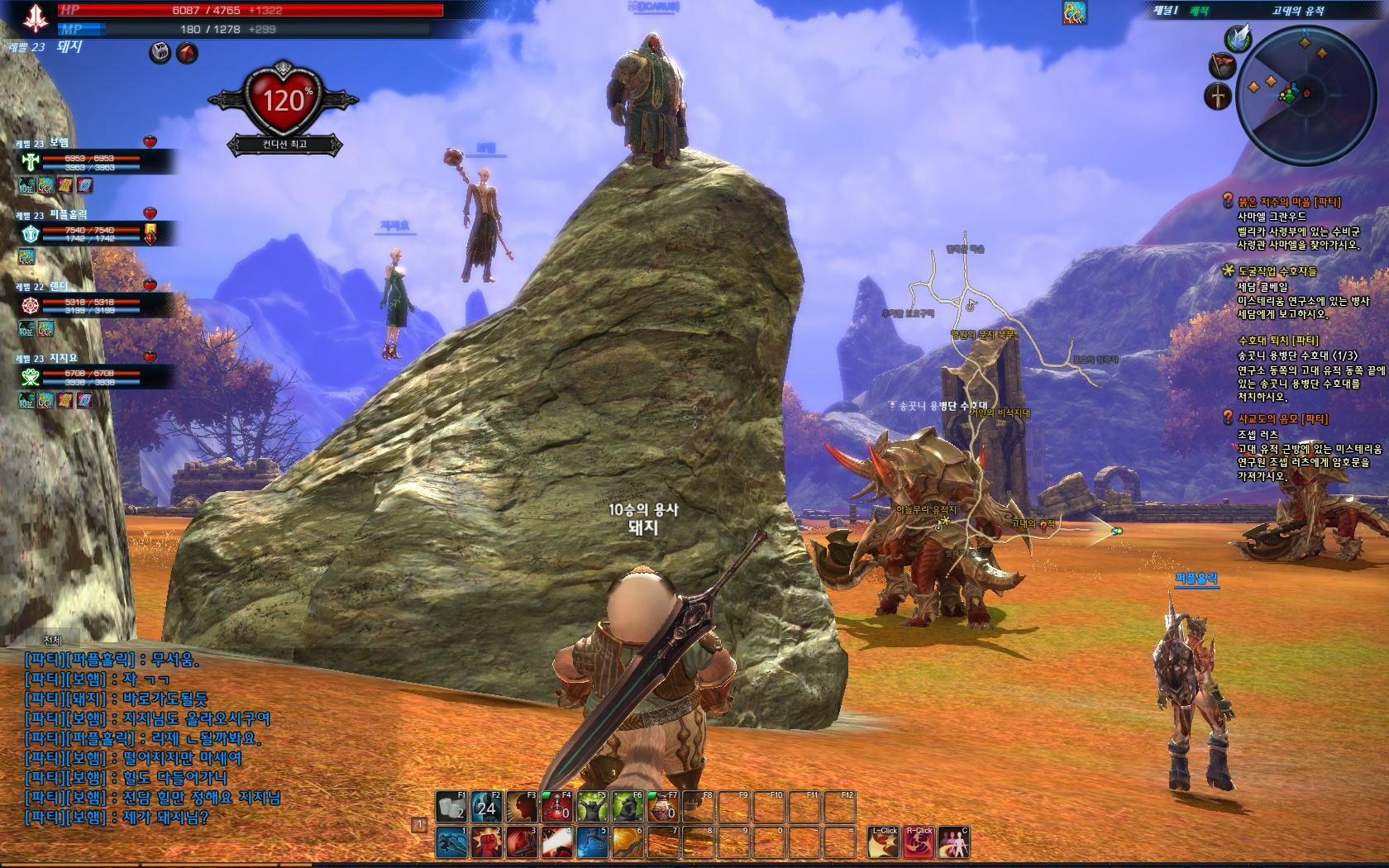Open the 전체 chat tab
Image resolution: width=1389 pixels, height=868 pixels.
pyautogui.click(x=53, y=641)
